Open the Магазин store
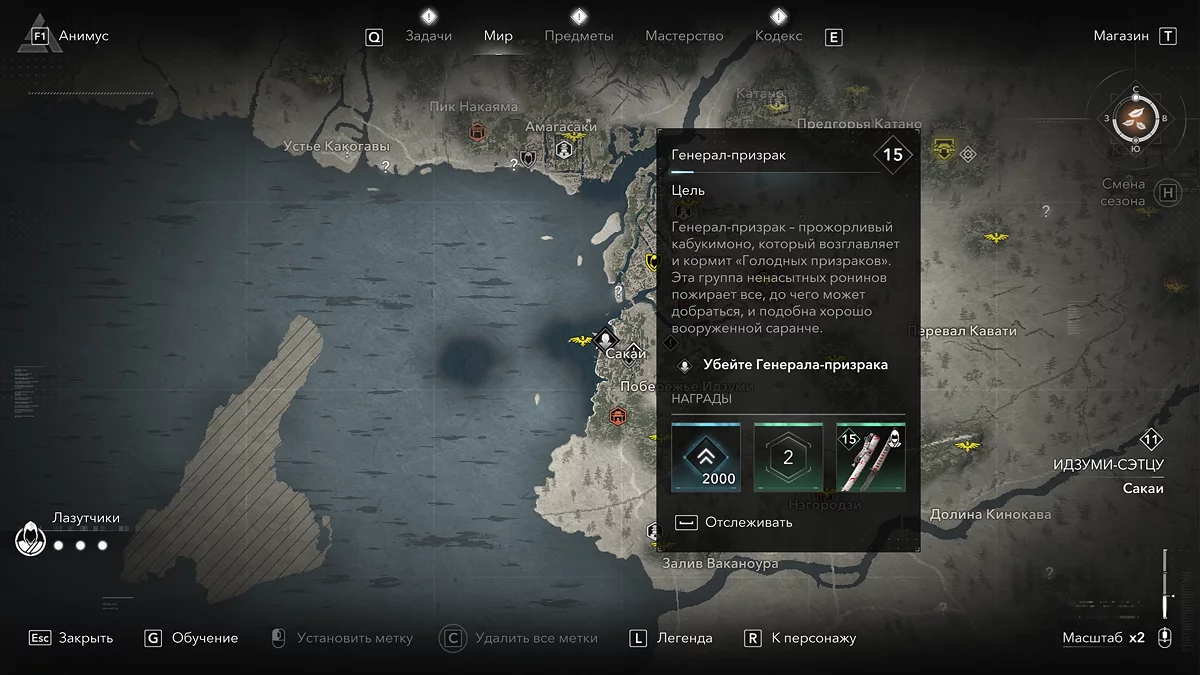This screenshot has width=1200, height=675. (1121, 36)
